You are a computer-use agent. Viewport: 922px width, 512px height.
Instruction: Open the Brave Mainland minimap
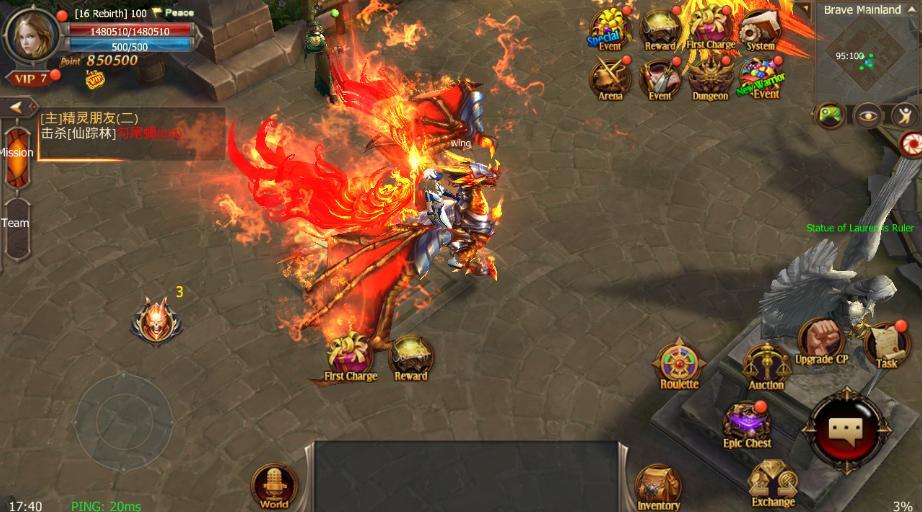coord(864,55)
